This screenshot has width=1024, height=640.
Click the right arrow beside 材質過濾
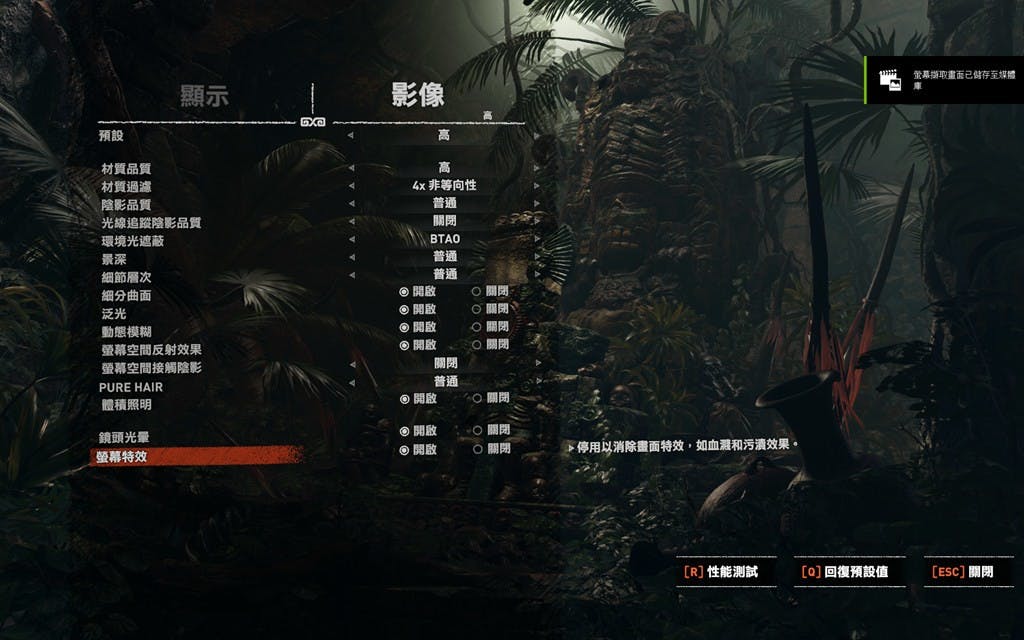pos(537,186)
